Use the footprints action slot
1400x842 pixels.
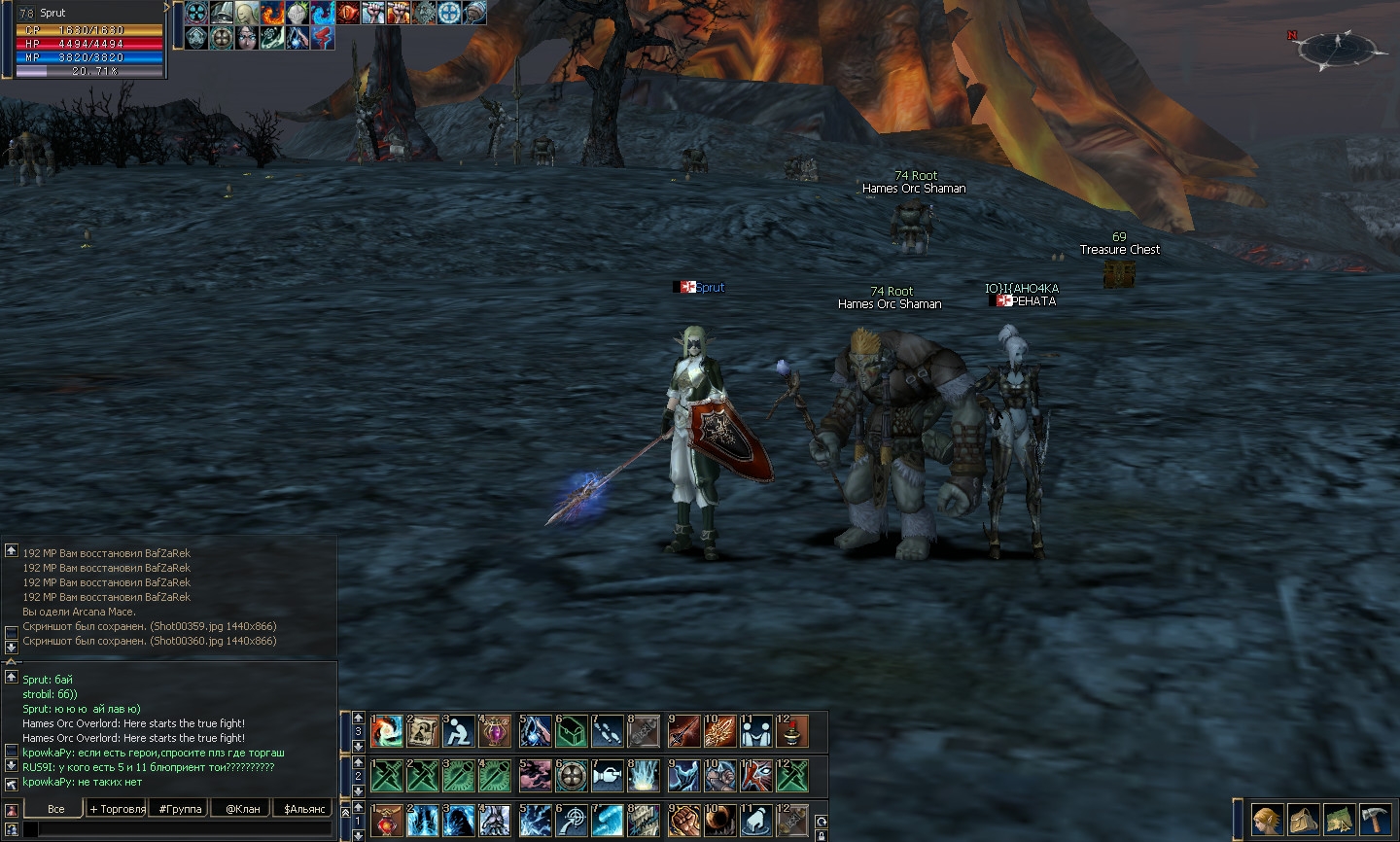(608, 731)
